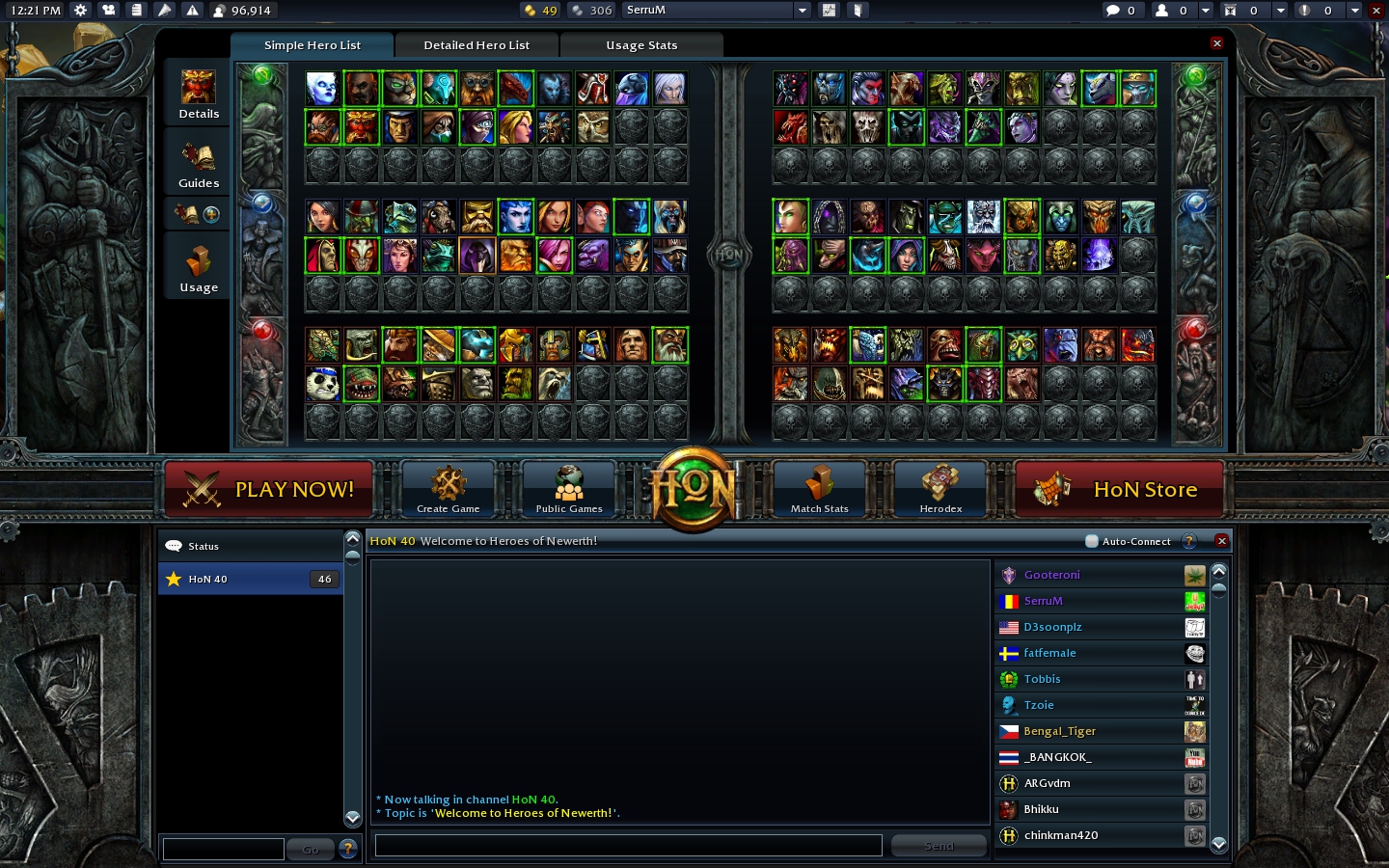
Task: Open Public Games browser
Action: (x=568, y=482)
